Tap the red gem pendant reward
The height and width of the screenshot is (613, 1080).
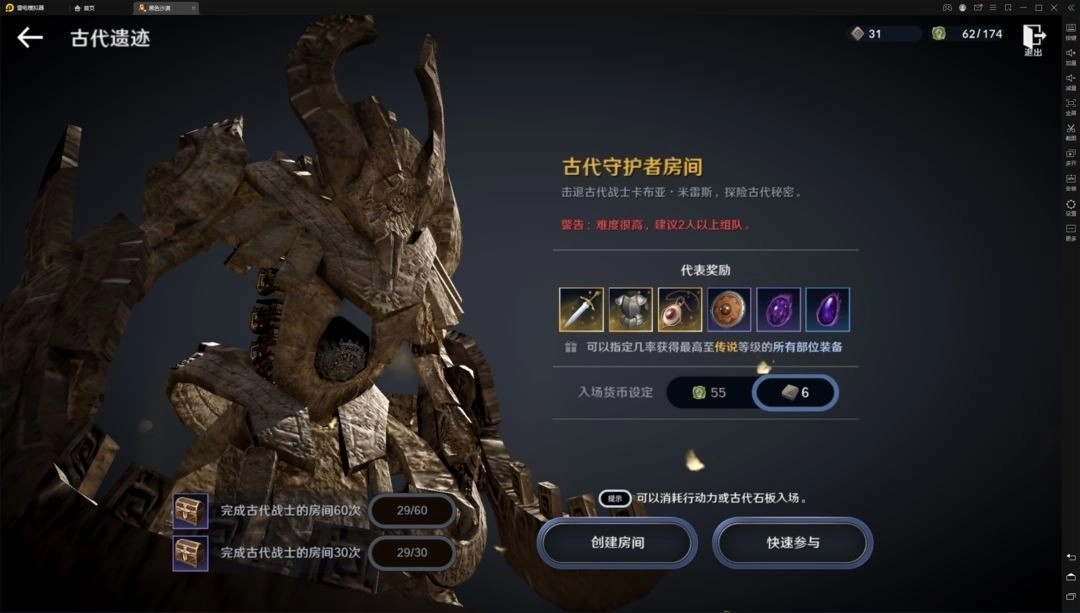[679, 310]
